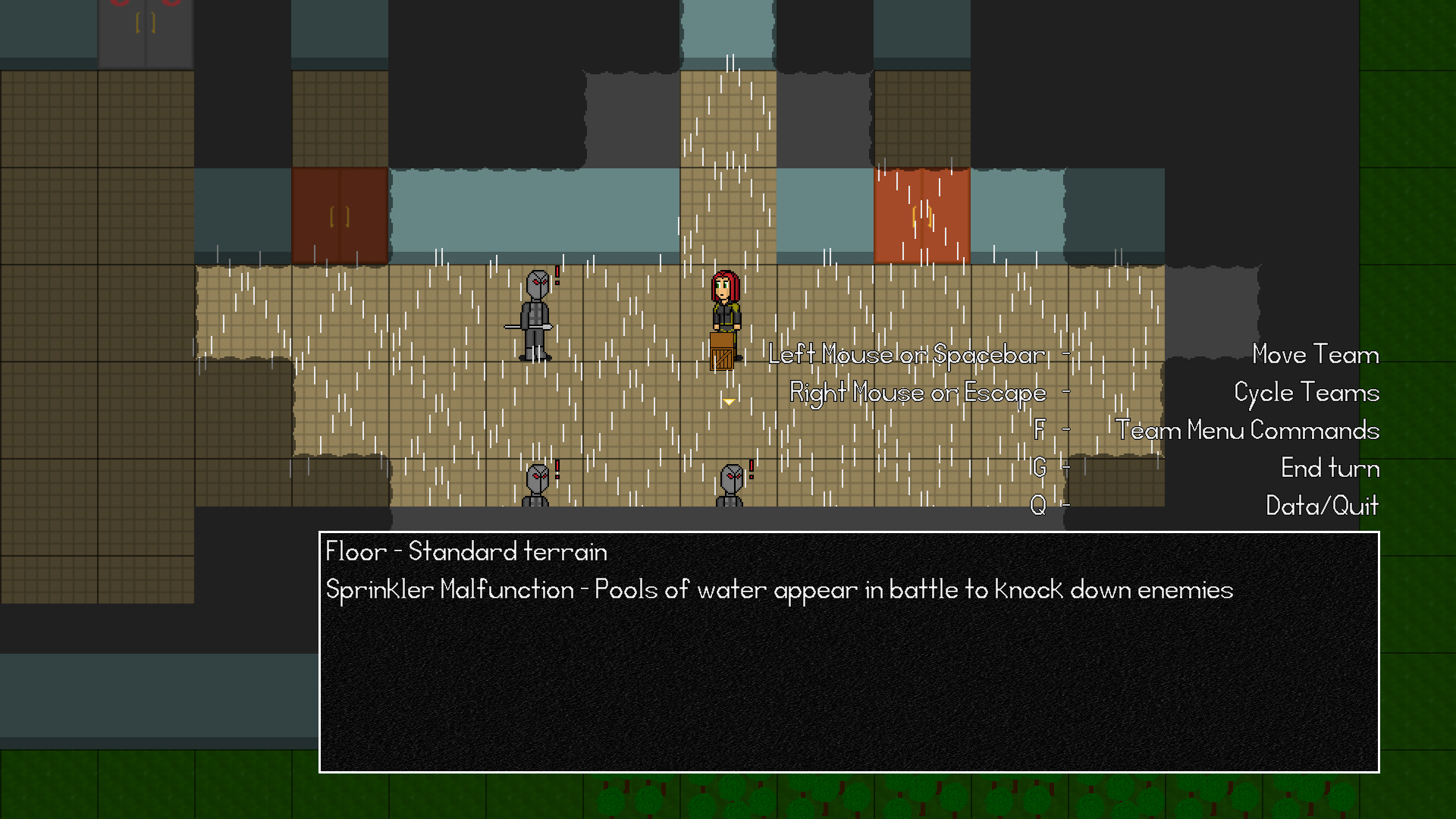Click the yellow arrow marker below the crate

coord(728,400)
